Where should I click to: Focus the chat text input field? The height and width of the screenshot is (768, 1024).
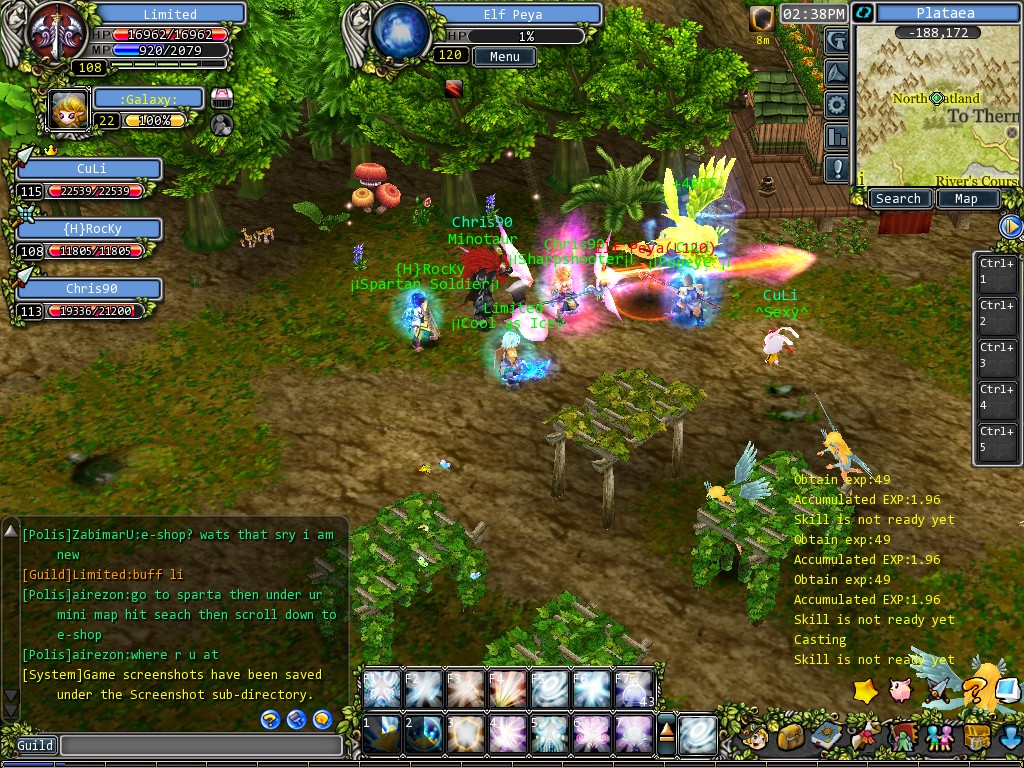(x=200, y=745)
